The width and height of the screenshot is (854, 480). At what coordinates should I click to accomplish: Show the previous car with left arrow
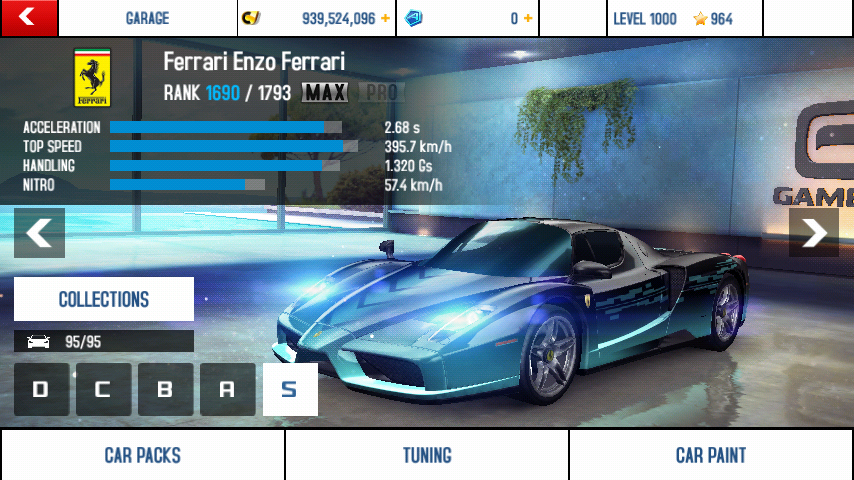point(39,233)
